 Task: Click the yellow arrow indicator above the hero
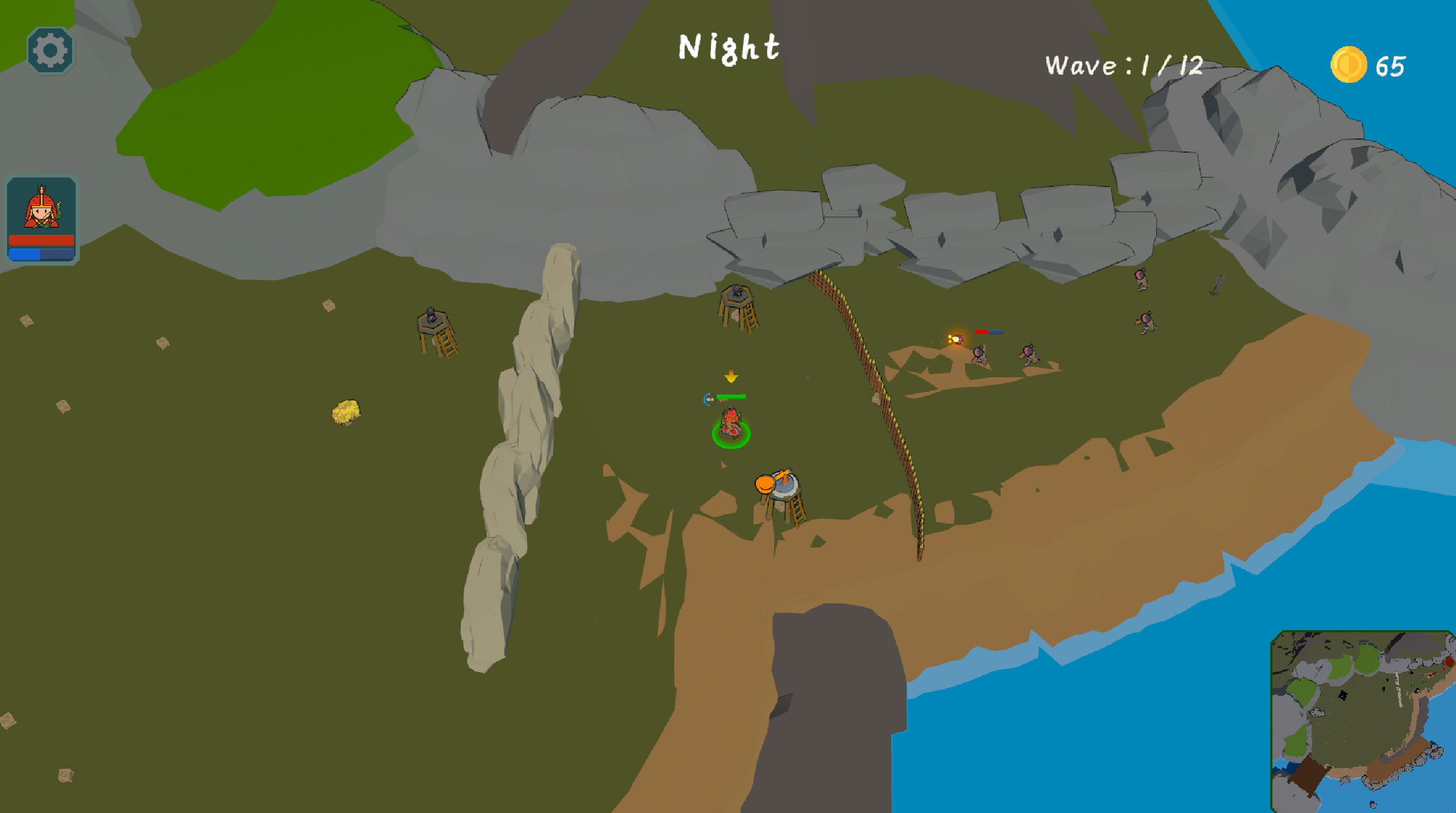tap(731, 376)
